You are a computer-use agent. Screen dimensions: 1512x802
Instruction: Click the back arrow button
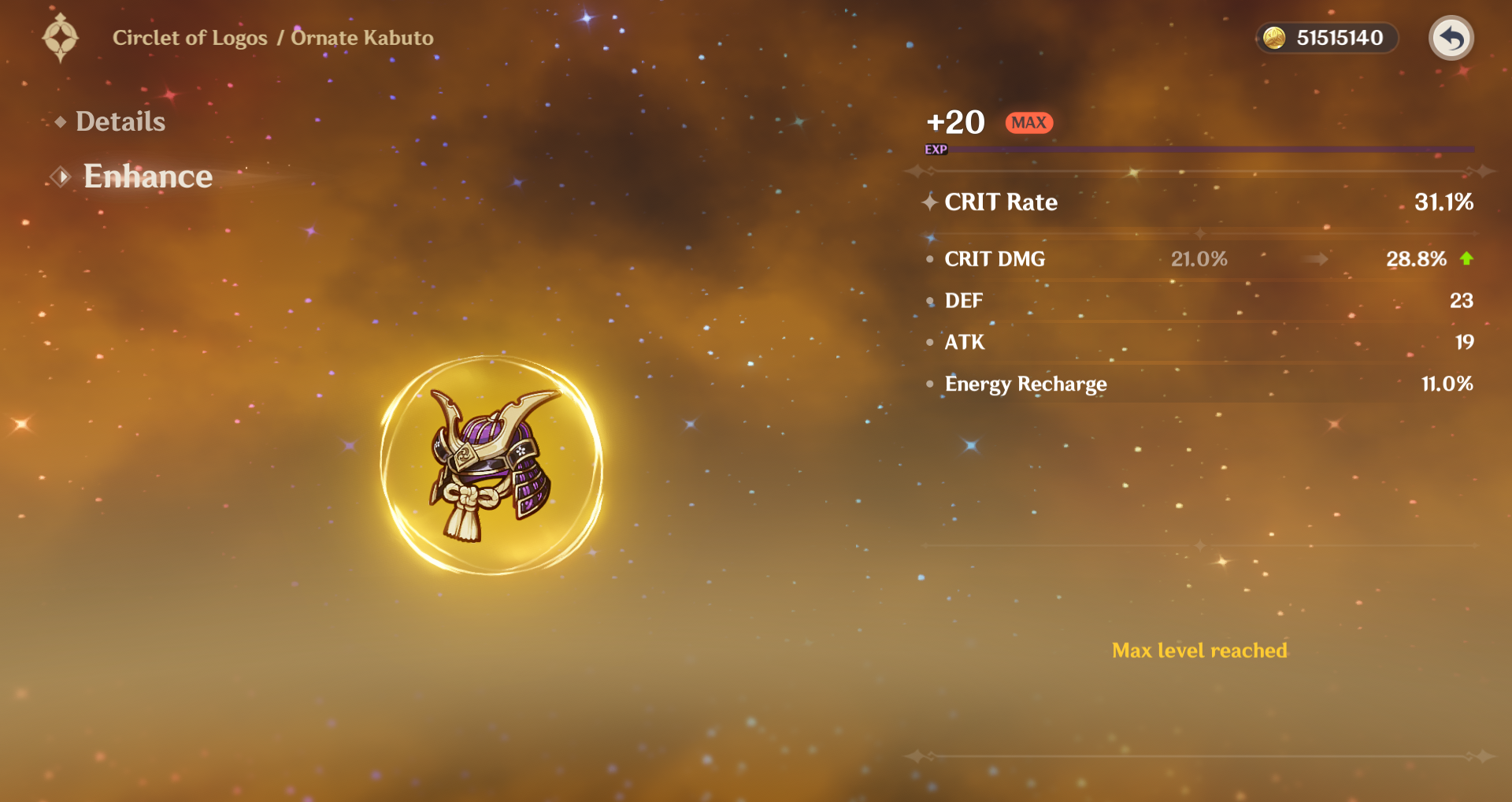[x=1451, y=38]
